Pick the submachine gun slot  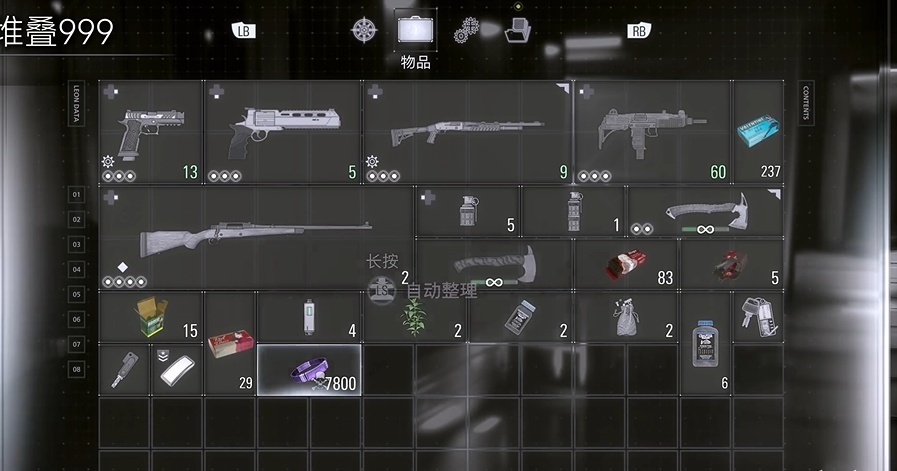652,133
